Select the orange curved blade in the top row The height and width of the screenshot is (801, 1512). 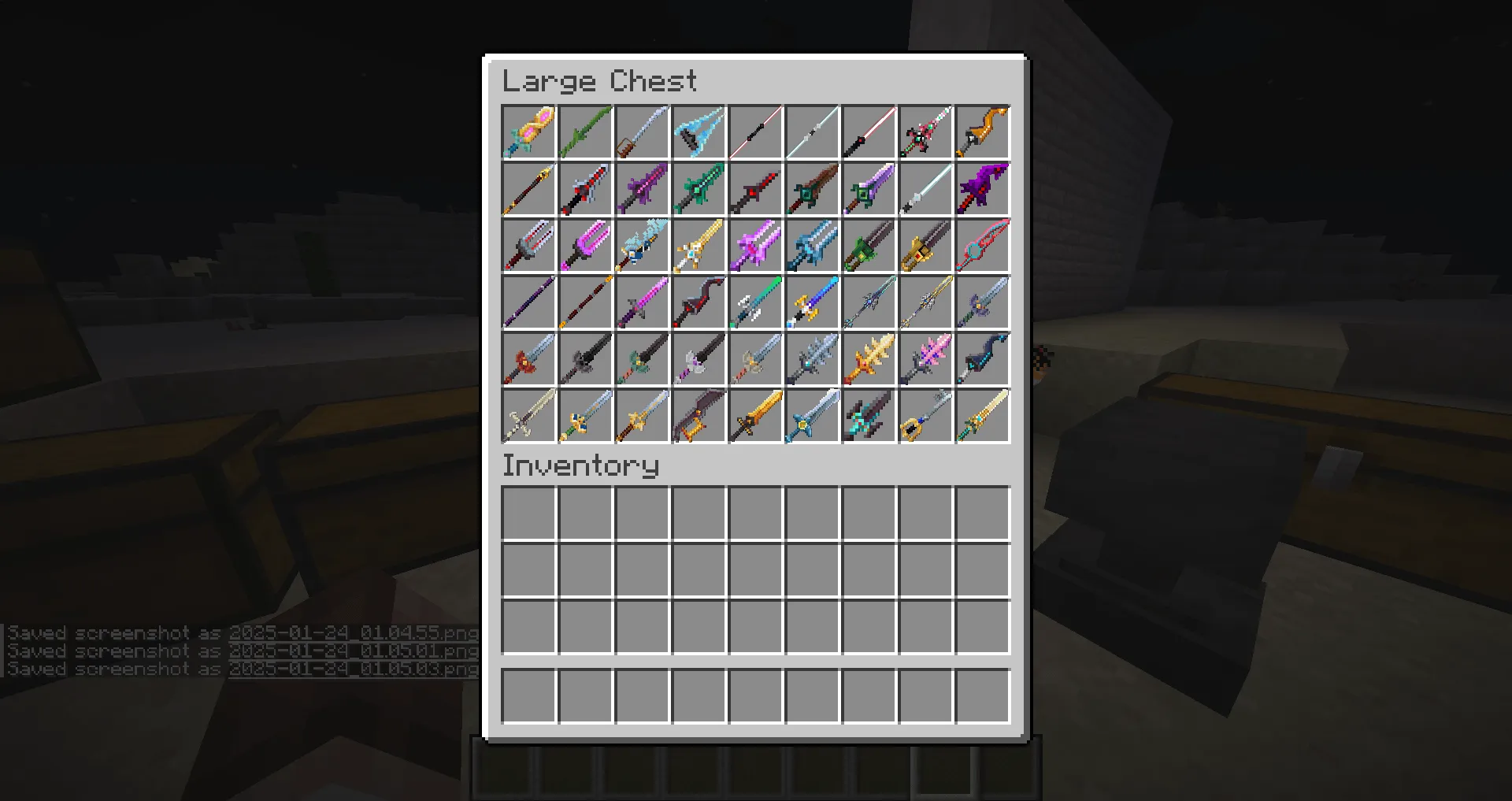click(x=982, y=132)
